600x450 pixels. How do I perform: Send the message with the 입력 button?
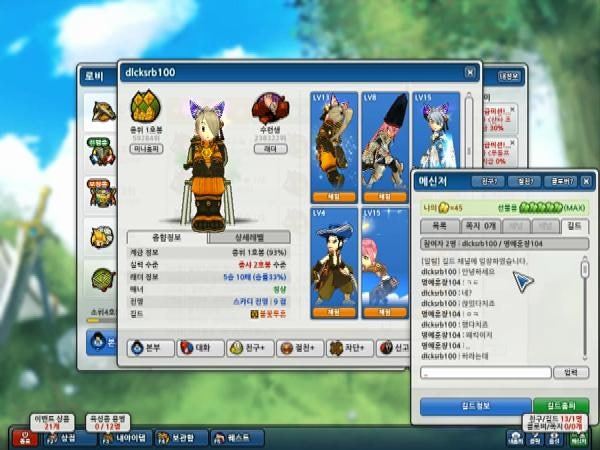571,373
